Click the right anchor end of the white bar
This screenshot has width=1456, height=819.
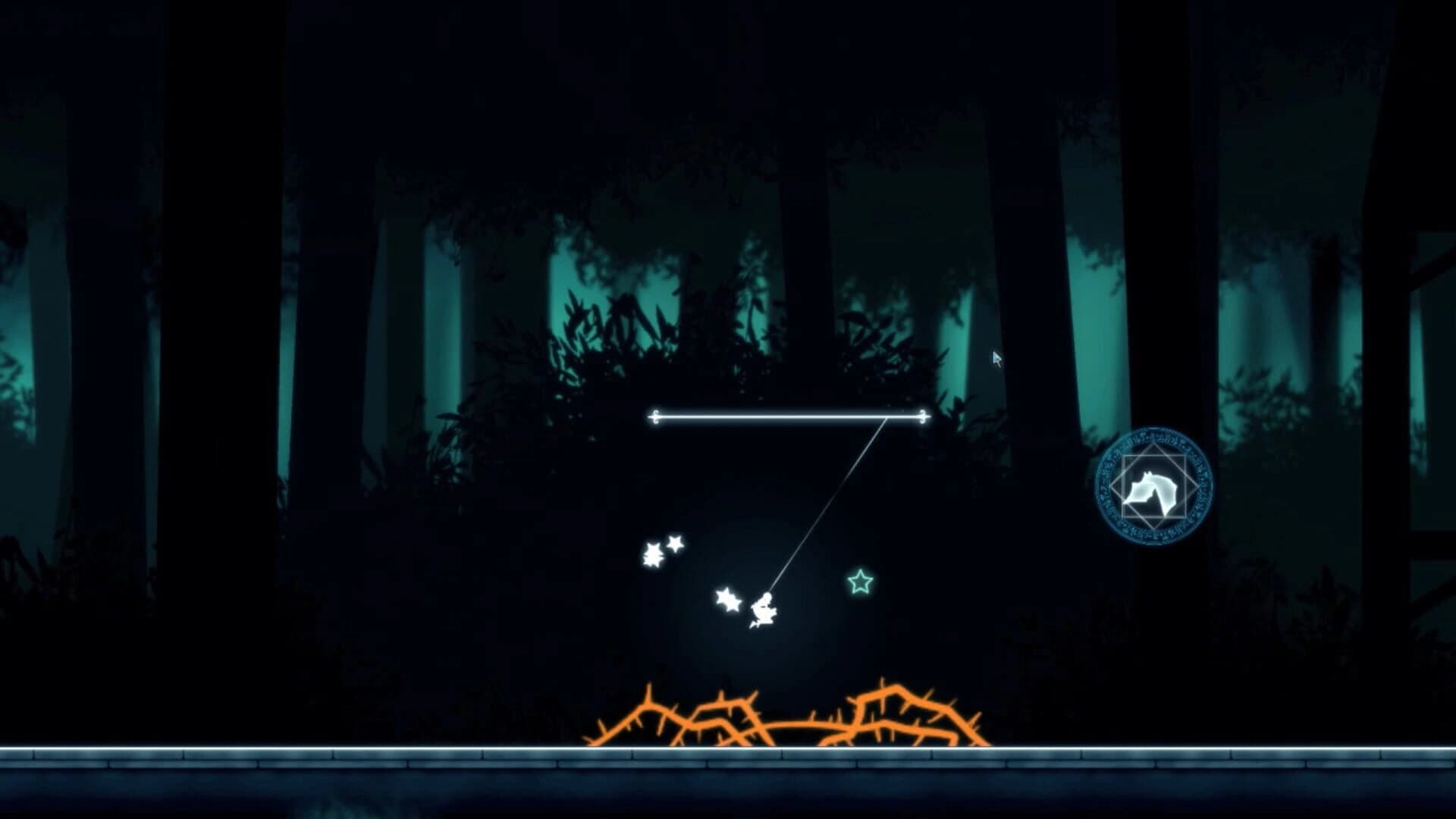click(x=922, y=416)
